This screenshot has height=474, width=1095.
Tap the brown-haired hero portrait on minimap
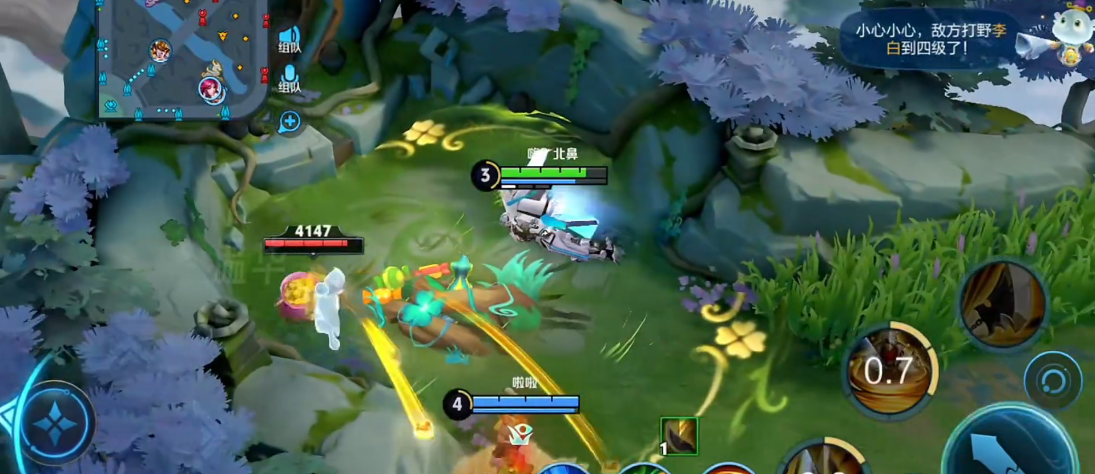160,50
